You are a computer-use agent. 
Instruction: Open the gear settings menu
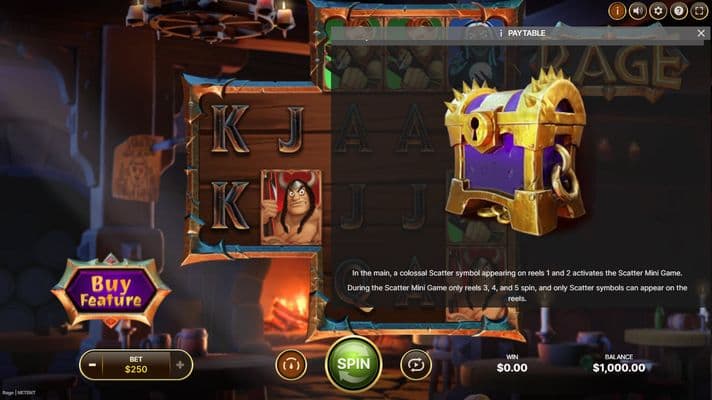tap(658, 11)
